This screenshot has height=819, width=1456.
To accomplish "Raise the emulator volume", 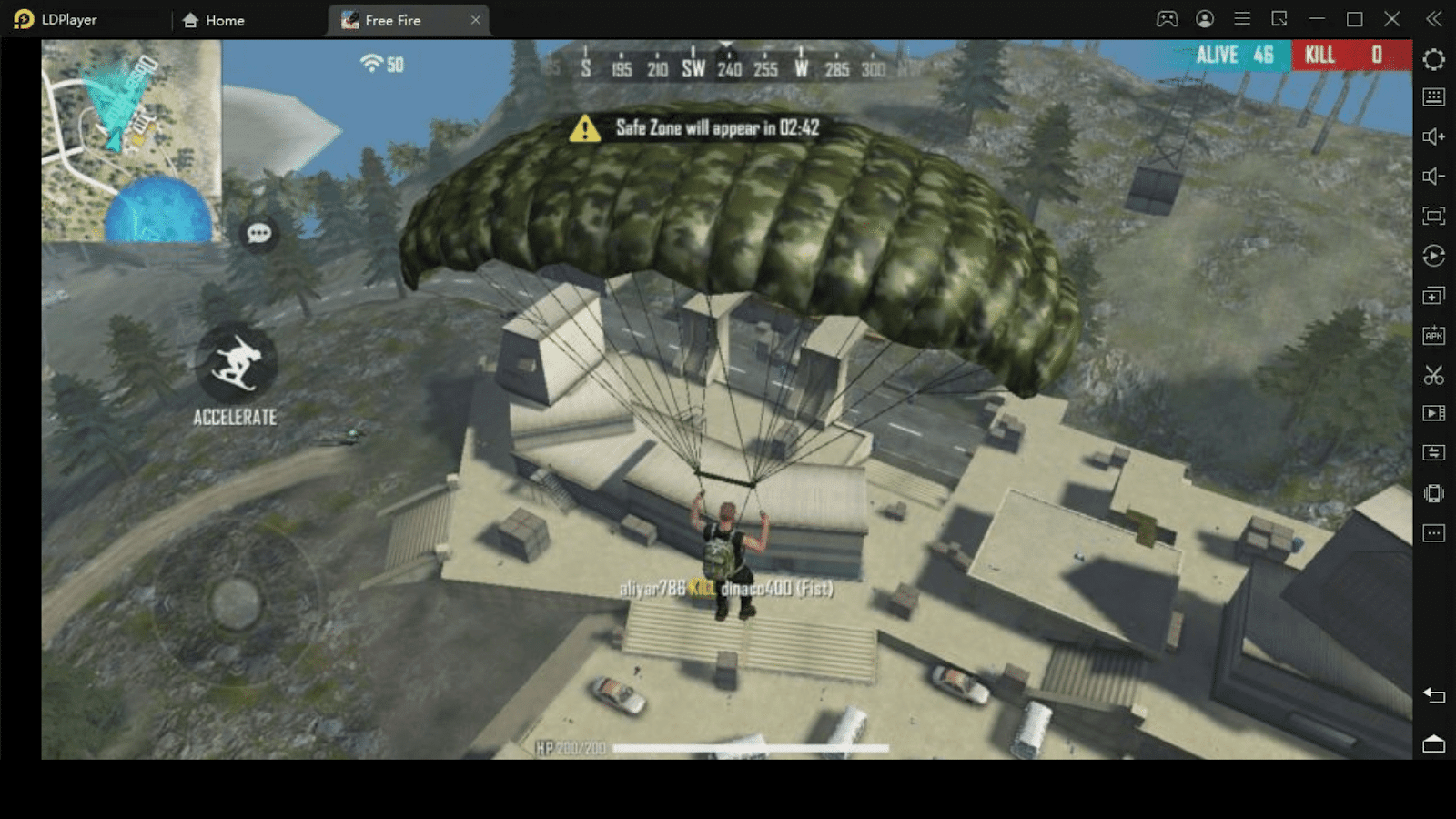I will (1433, 136).
